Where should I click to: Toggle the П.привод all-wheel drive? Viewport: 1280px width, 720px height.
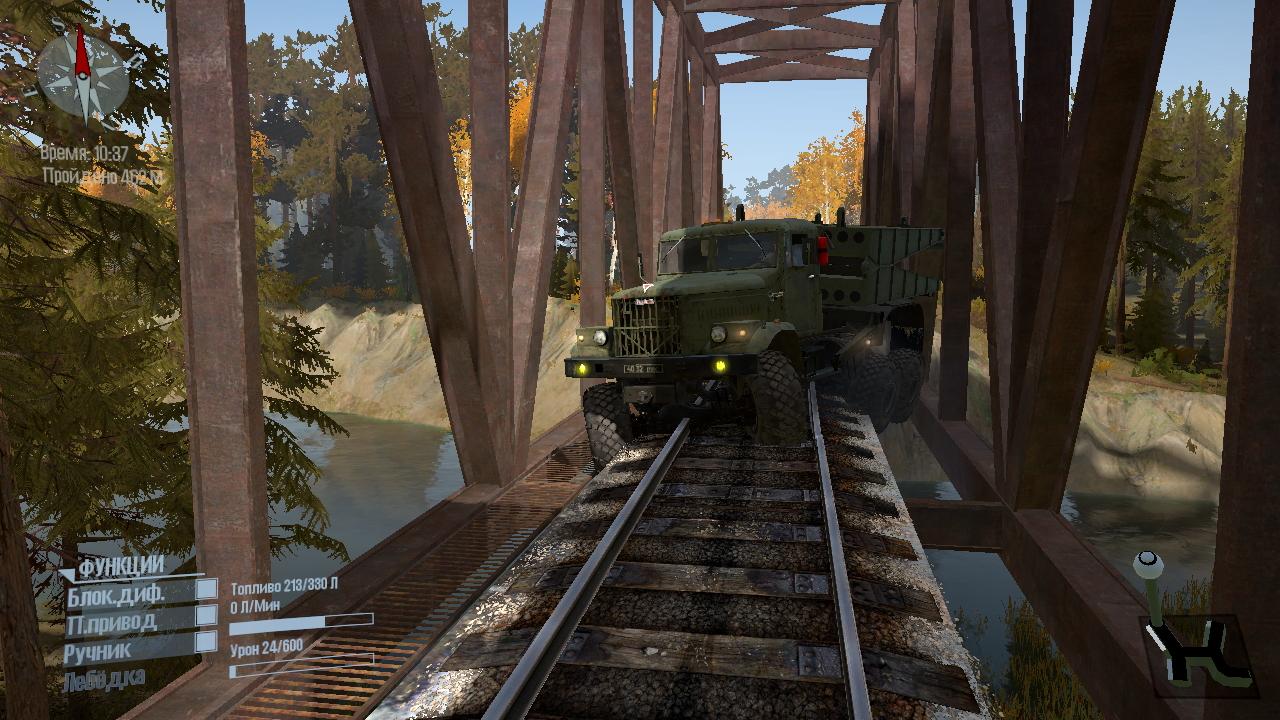(206, 616)
